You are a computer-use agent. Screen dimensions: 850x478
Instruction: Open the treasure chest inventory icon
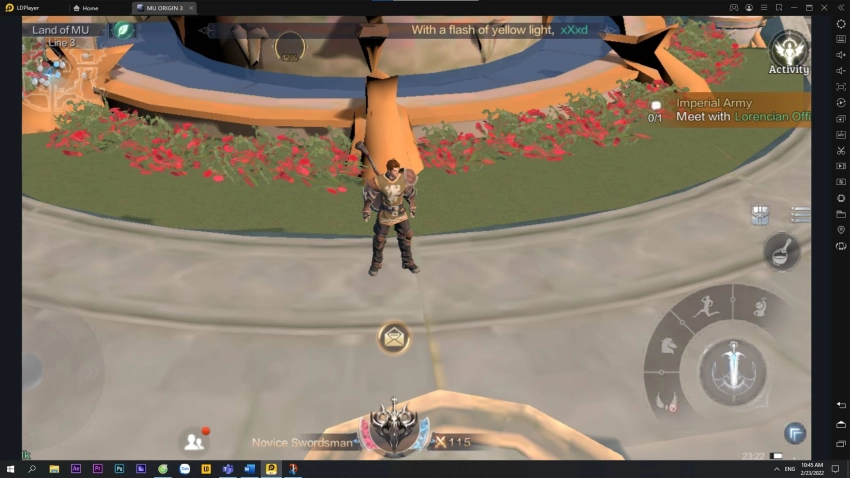click(x=761, y=214)
